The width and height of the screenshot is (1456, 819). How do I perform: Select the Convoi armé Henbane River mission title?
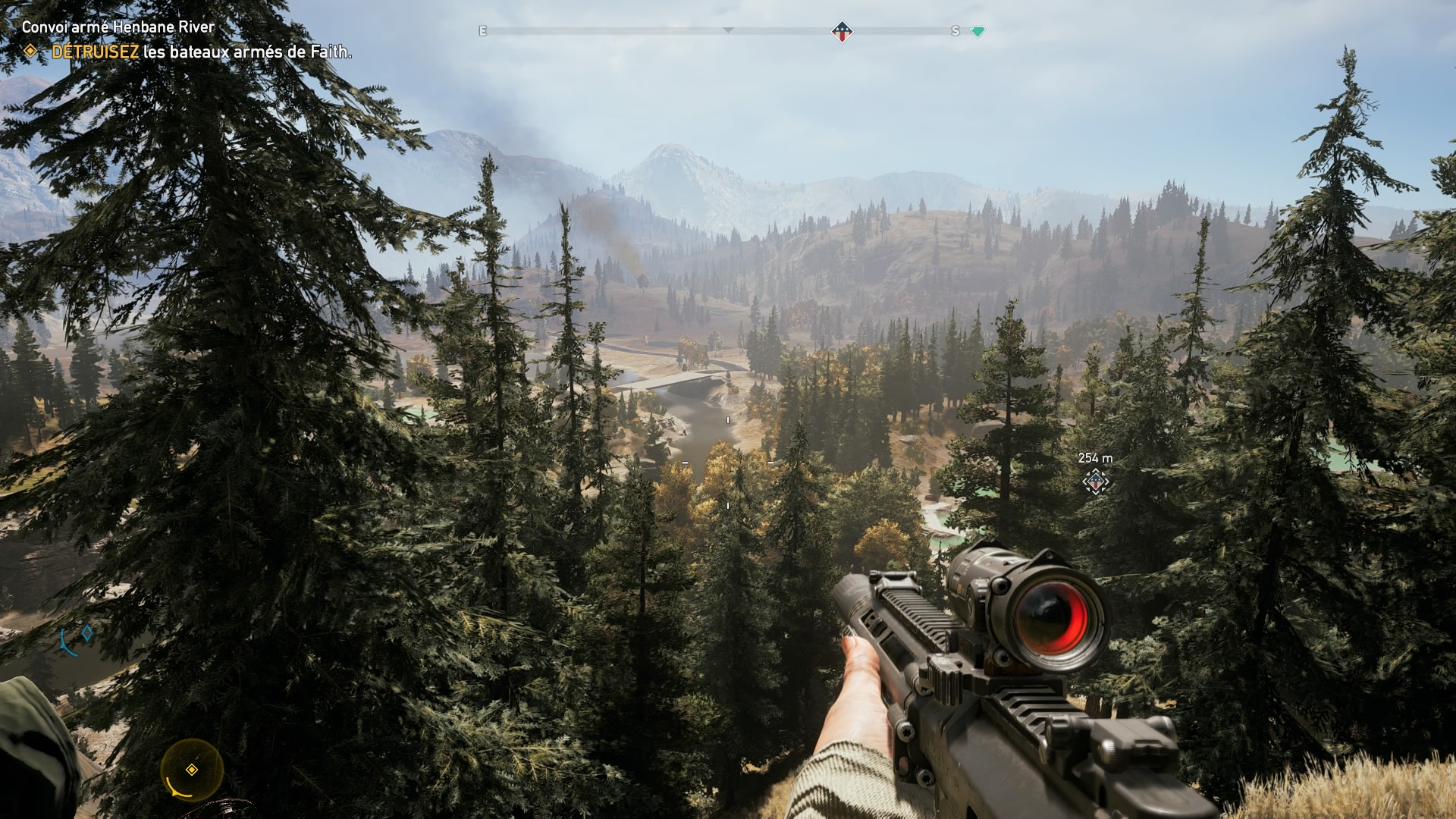click(118, 27)
